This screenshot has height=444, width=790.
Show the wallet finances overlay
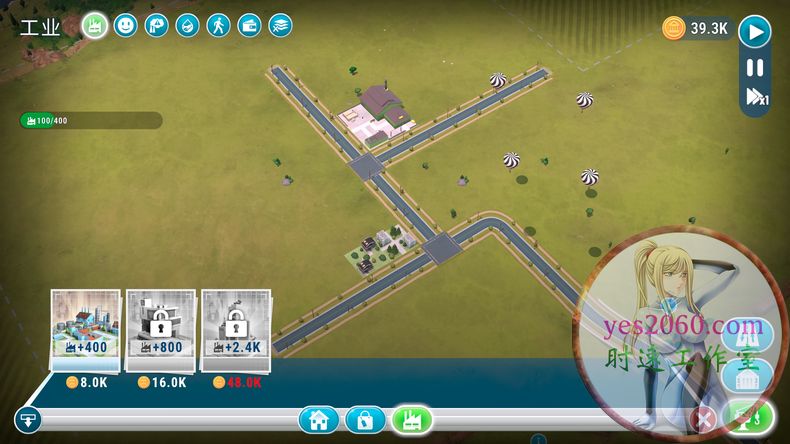249,25
